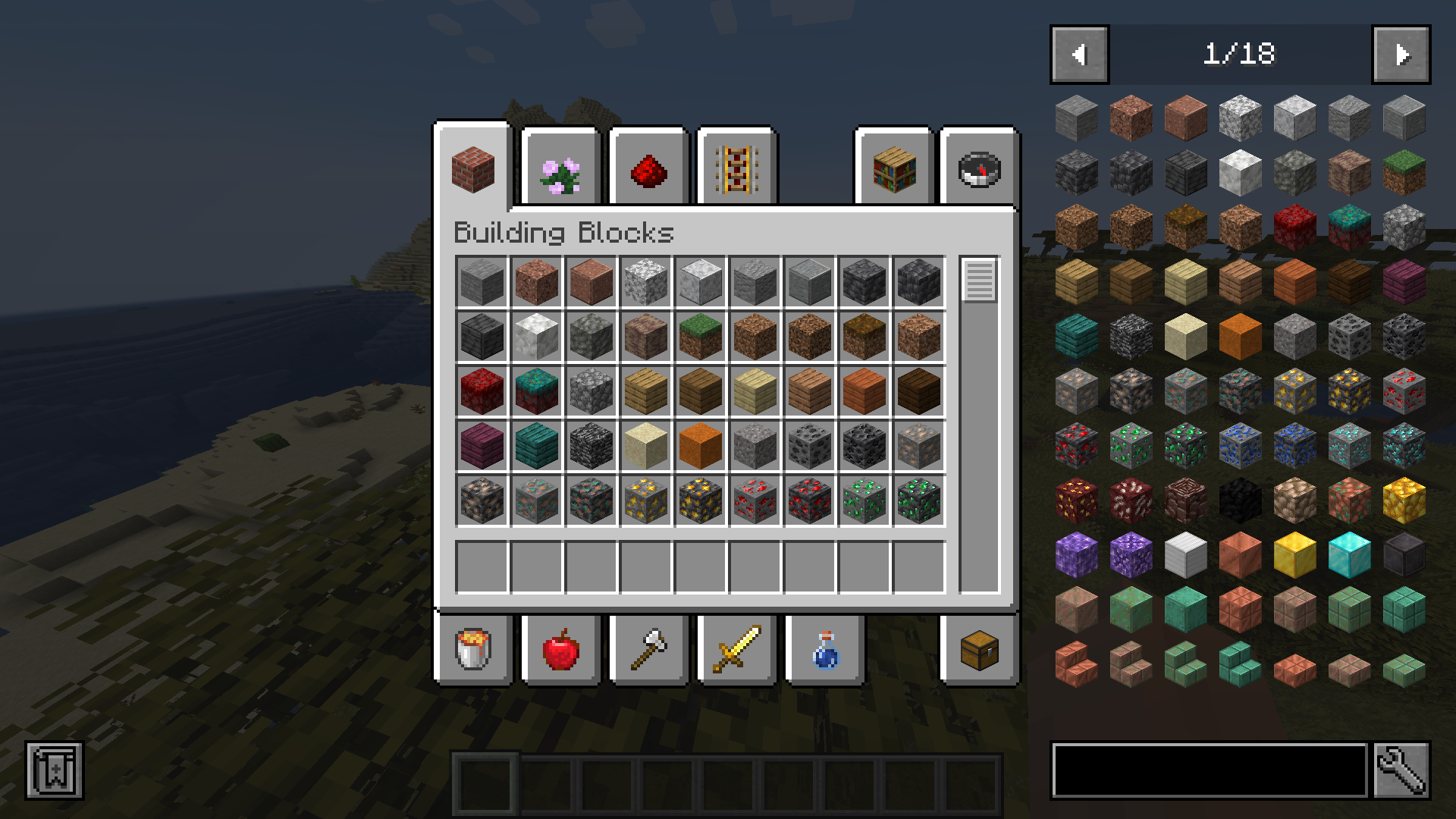1456x819 pixels.
Task: Select the Building Blocks brick tab icon
Action: tap(473, 168)
